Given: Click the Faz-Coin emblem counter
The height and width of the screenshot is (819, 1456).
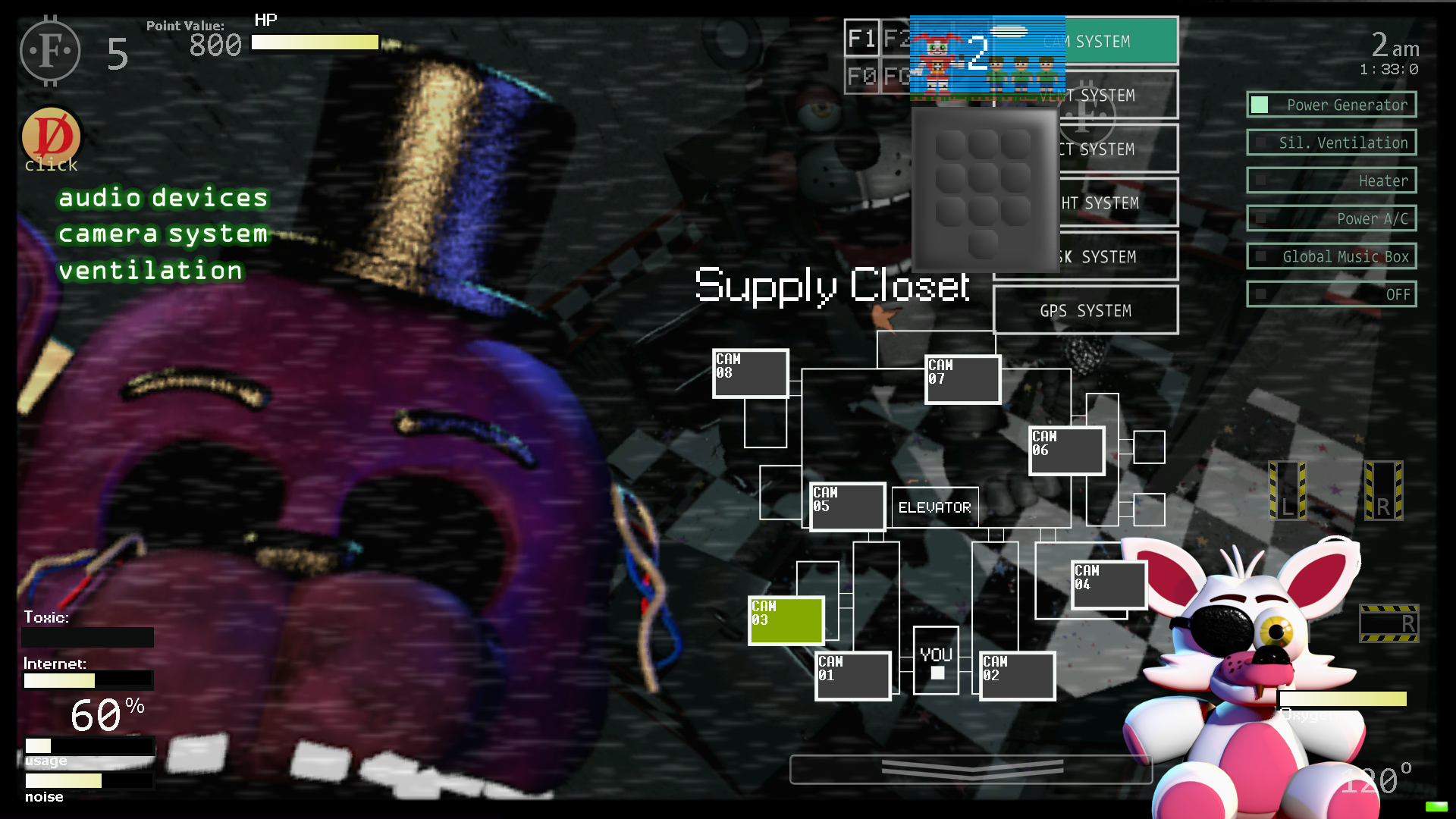Looking at the screenshot, I should point(52,51).
